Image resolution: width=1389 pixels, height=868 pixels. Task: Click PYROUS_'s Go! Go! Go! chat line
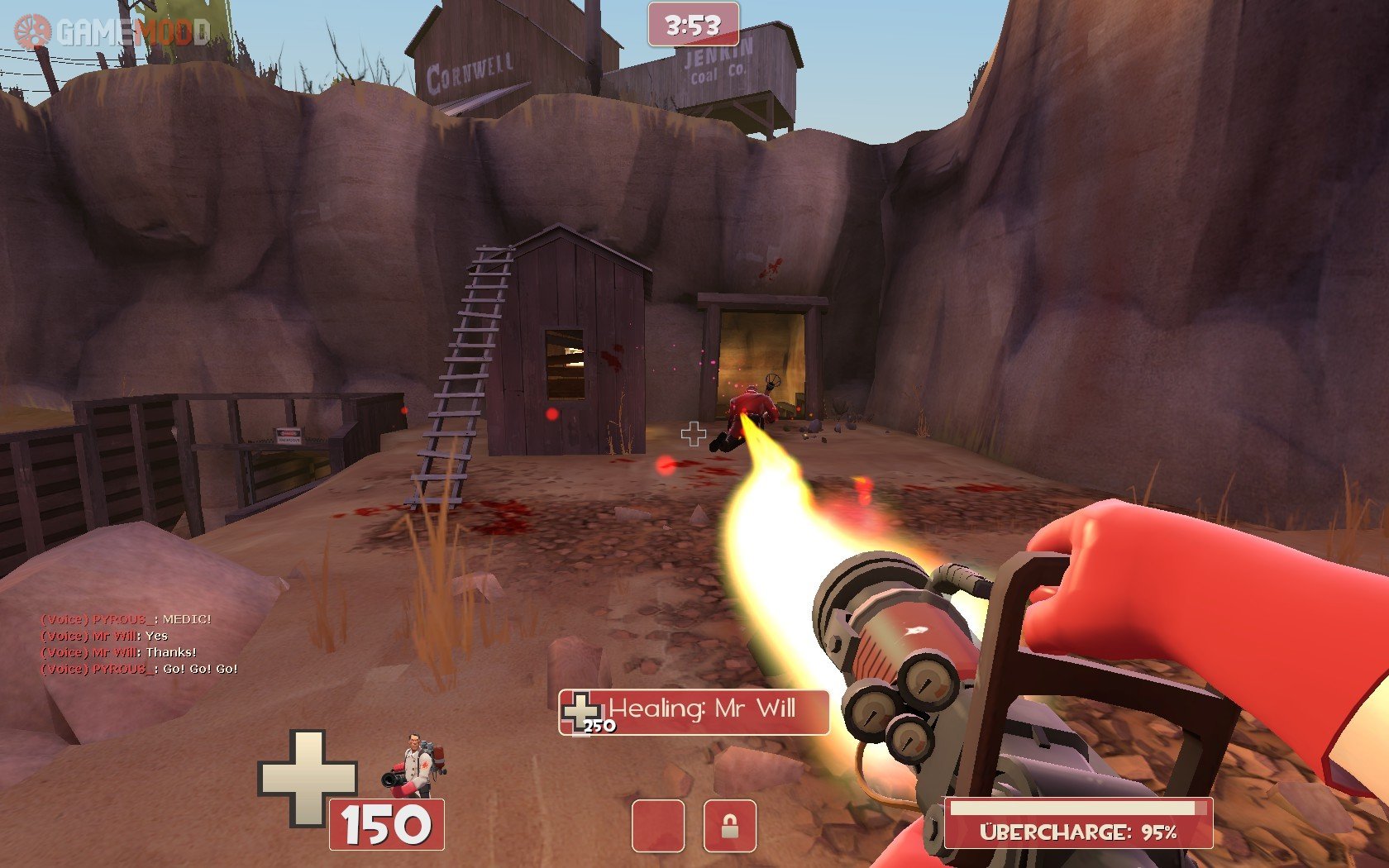(139, 669)
